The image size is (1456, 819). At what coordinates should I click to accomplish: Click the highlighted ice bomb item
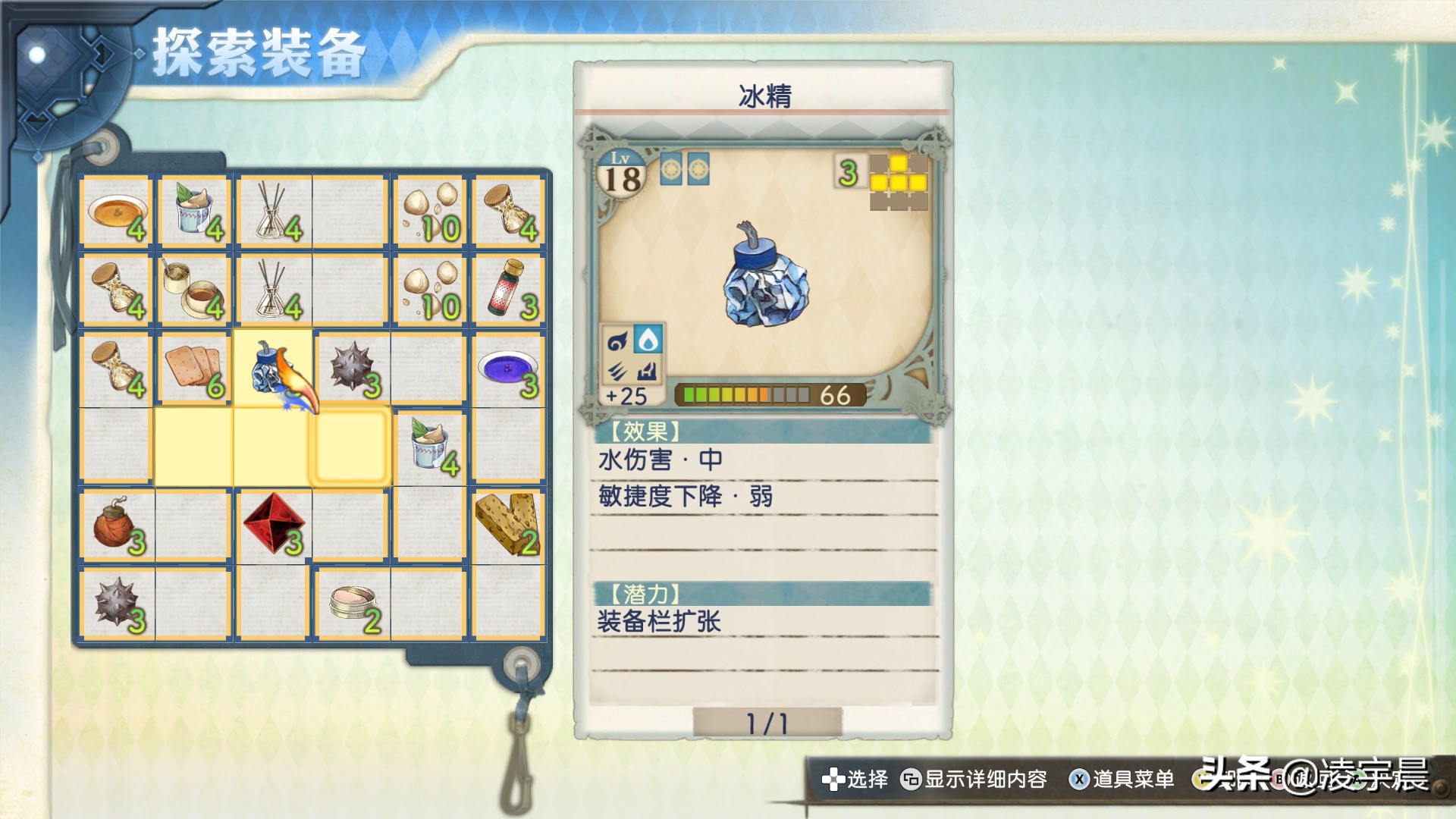(x=271, y=369)
